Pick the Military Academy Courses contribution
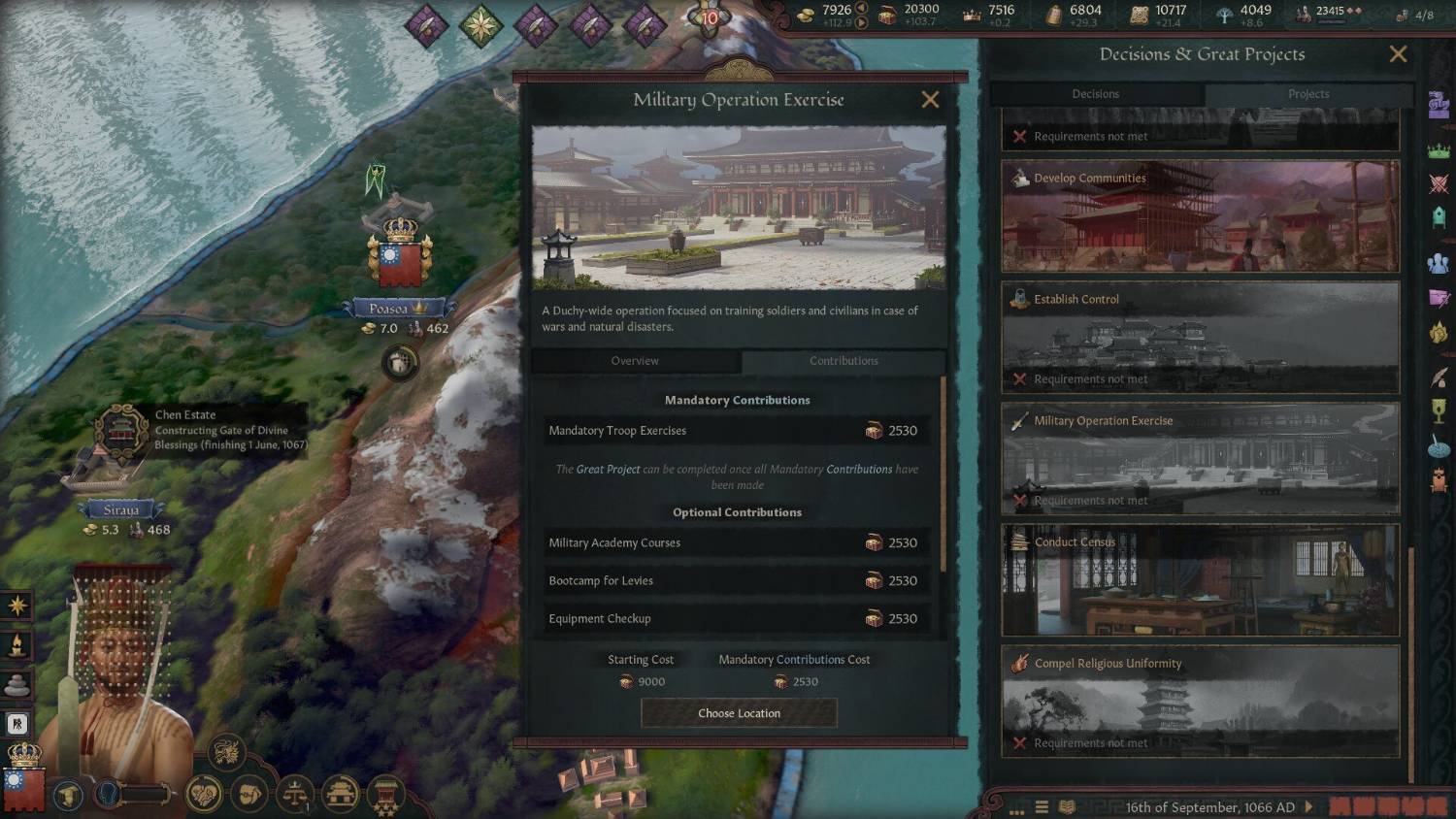This screenshot has width=1456, height=819. coord(737,543)
